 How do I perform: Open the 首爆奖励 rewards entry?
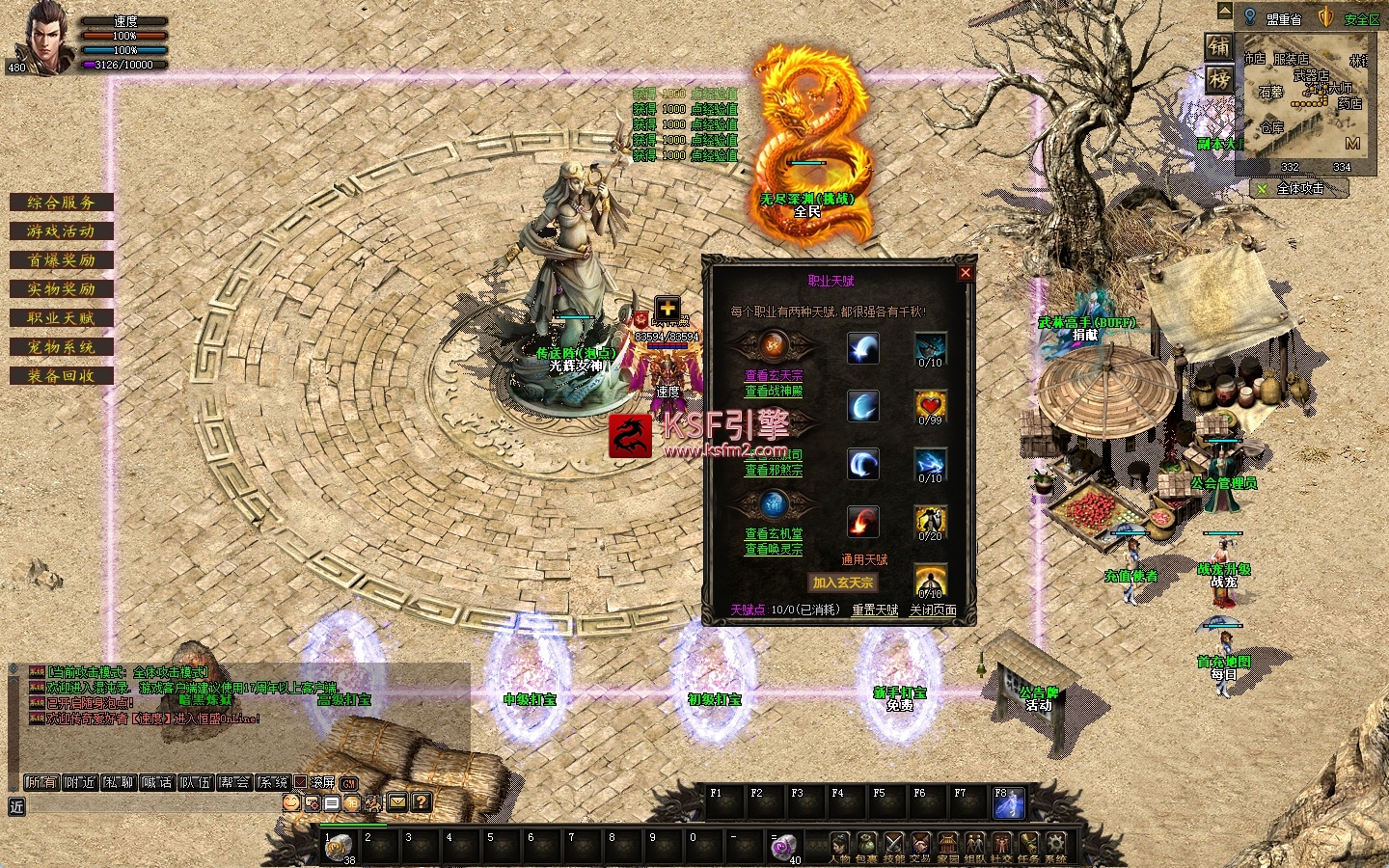click(61, 260)
